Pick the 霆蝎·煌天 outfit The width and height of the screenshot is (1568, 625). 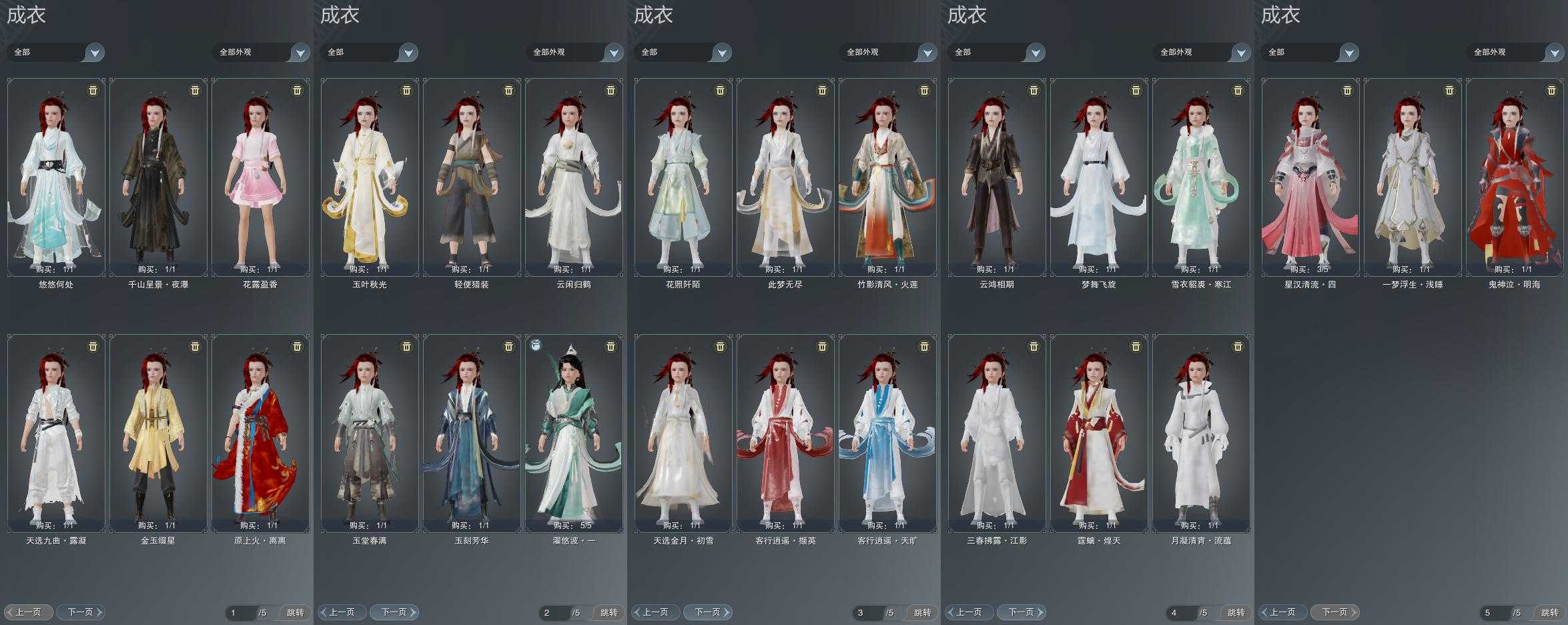(1099, 434)
